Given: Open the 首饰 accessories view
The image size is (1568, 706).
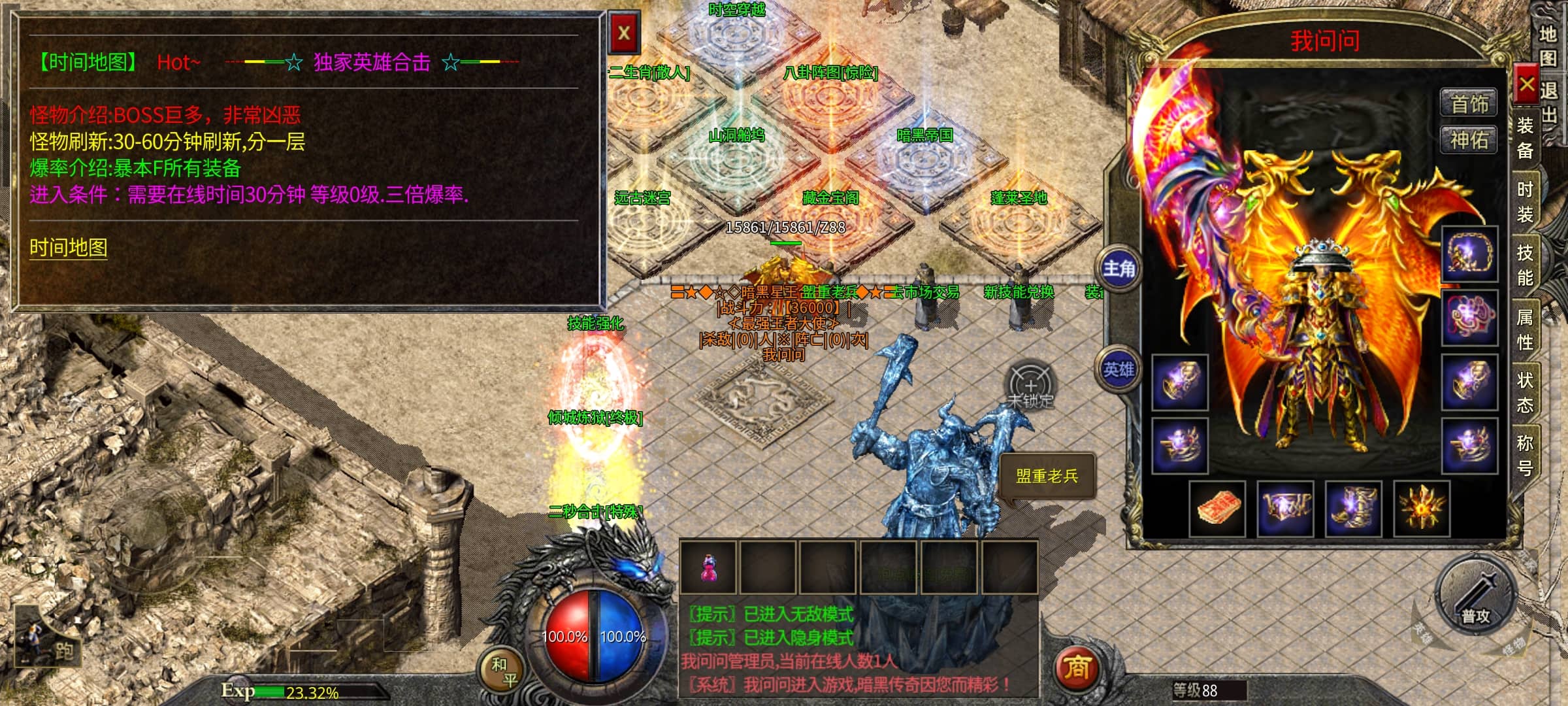Looking at the screenshot, I should click(1469, 104).
